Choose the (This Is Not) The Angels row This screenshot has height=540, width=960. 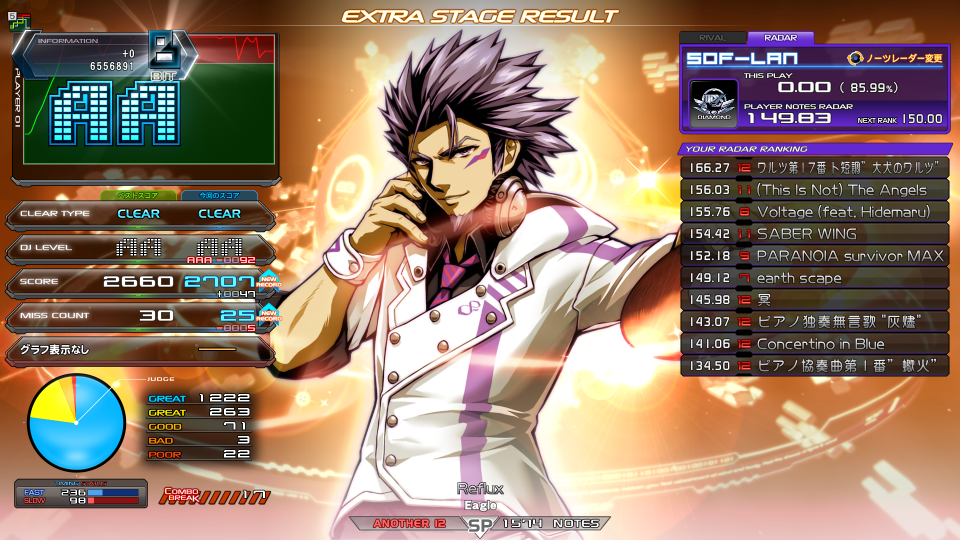pos(814,190)
